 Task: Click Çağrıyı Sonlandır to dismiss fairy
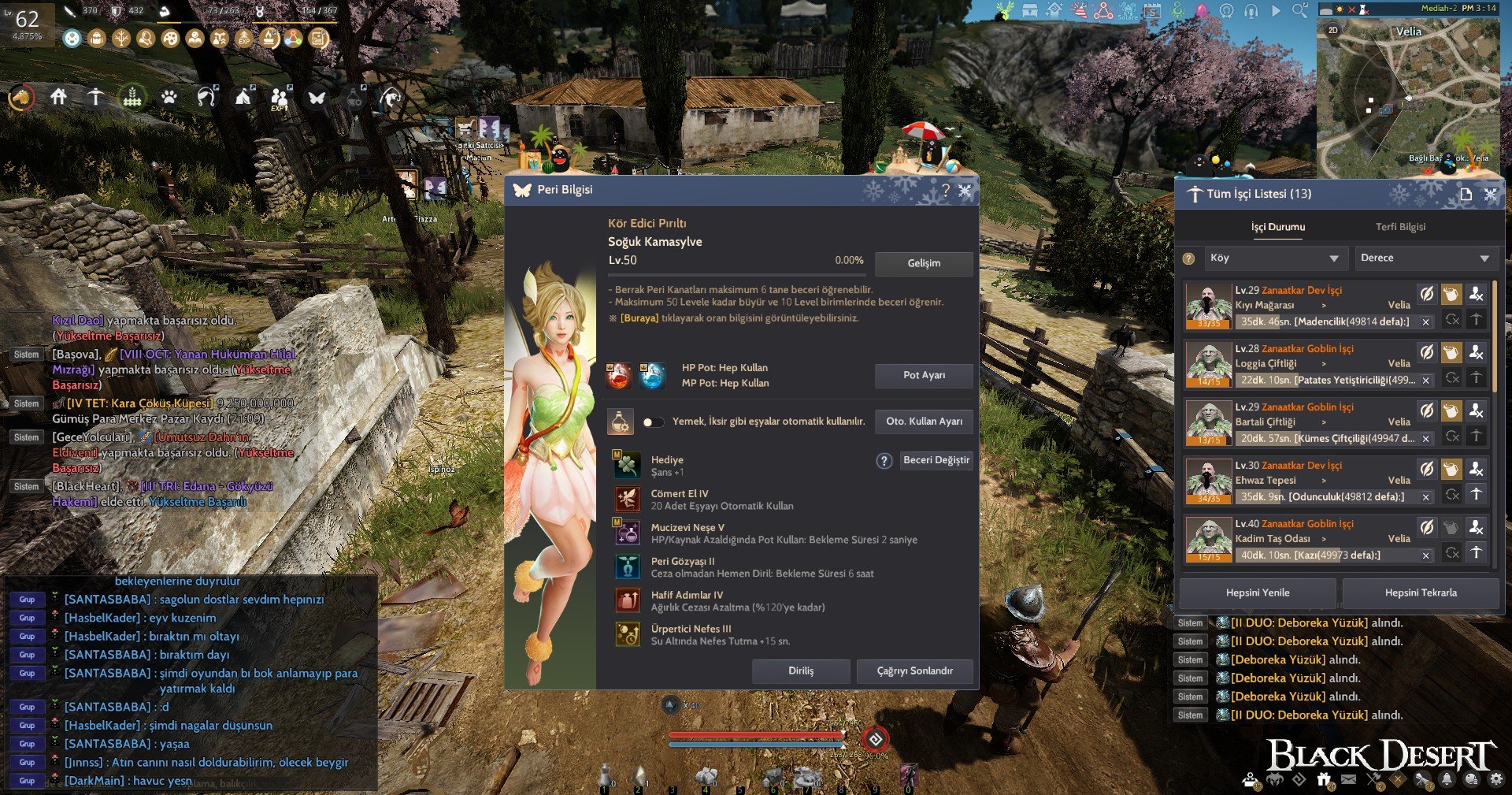[x=914, y=671]
